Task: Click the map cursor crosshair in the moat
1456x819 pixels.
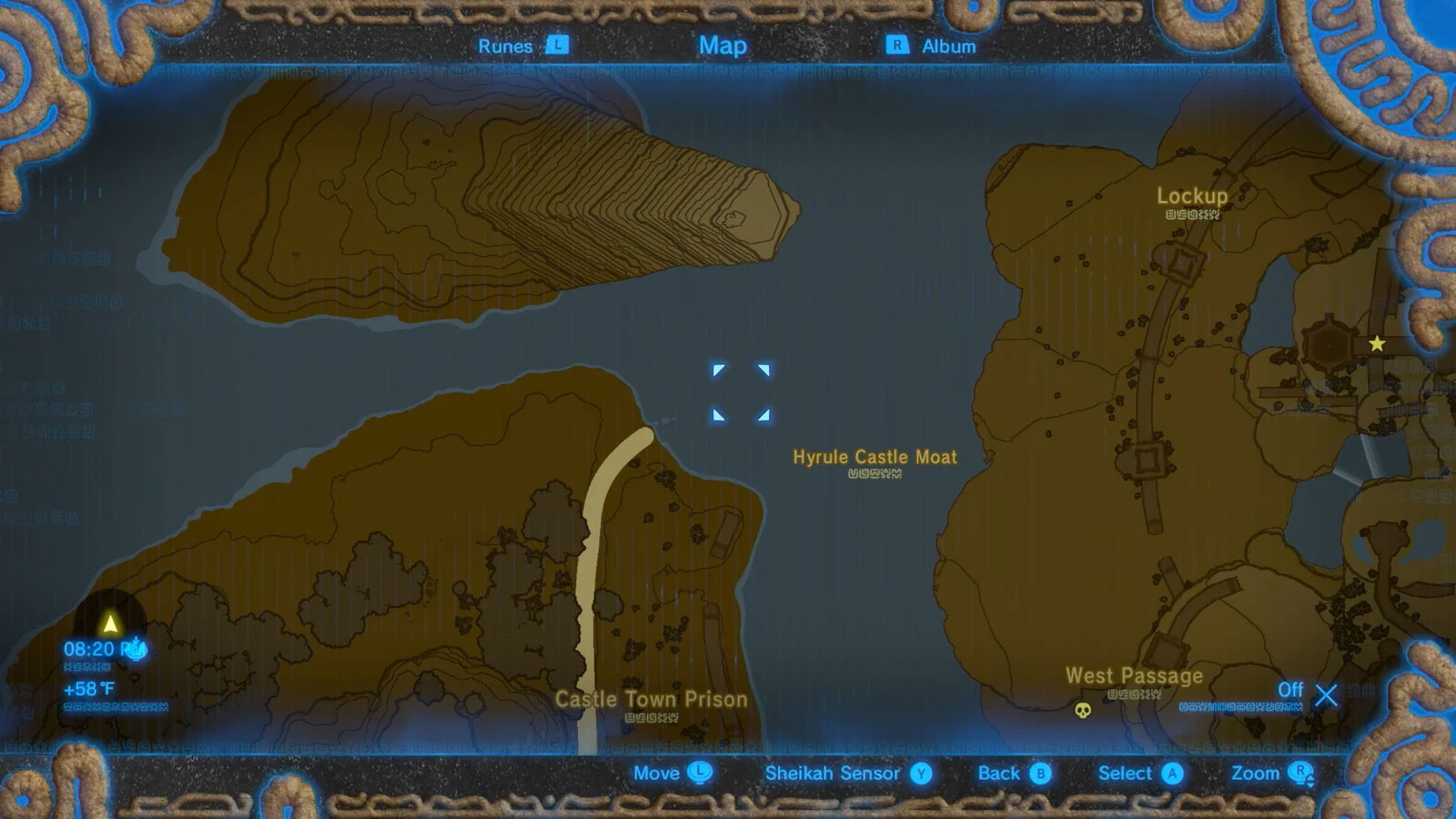Action: point(742,393)
